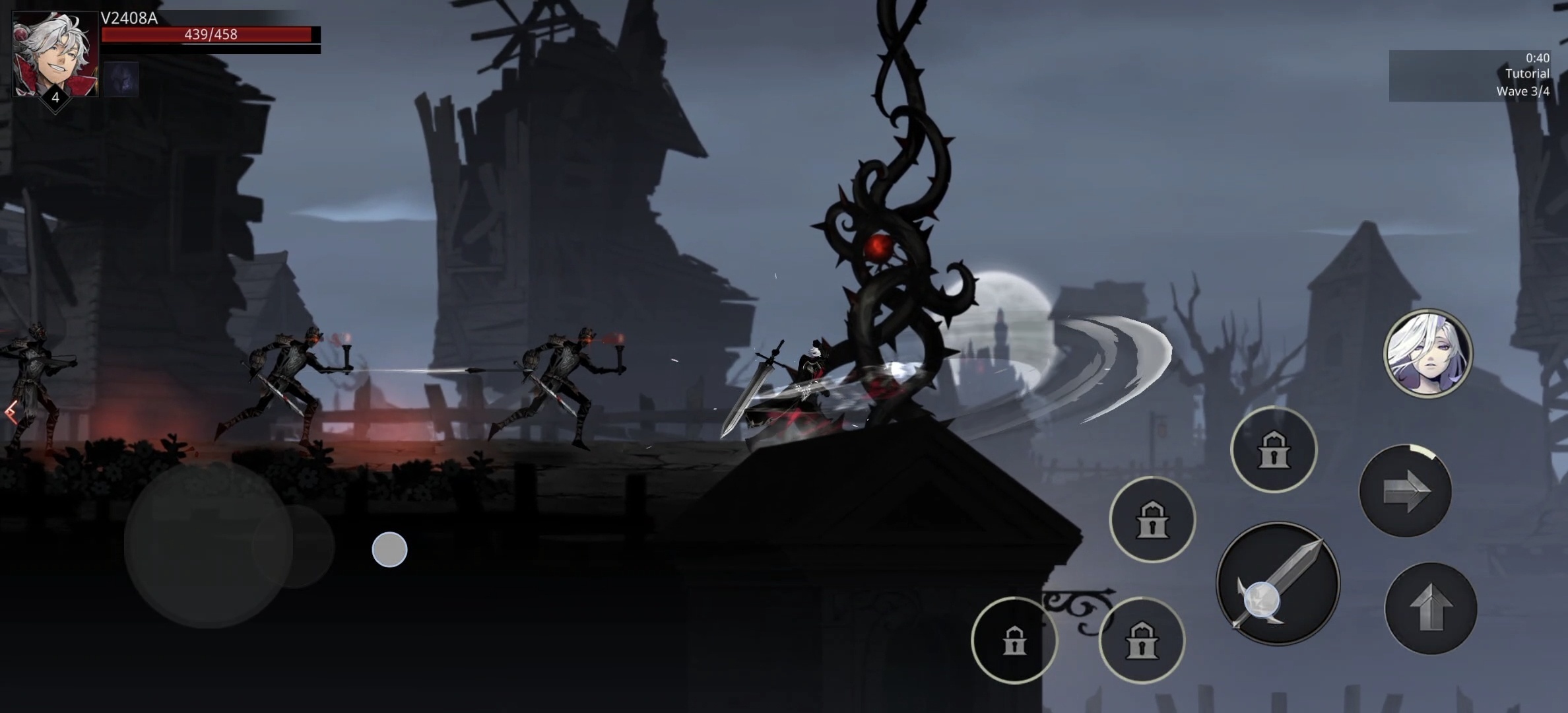The height and width of the screenshot is (713, 1568).
Task: Click the dark buff icon under health bar
Action: [121, 79]
